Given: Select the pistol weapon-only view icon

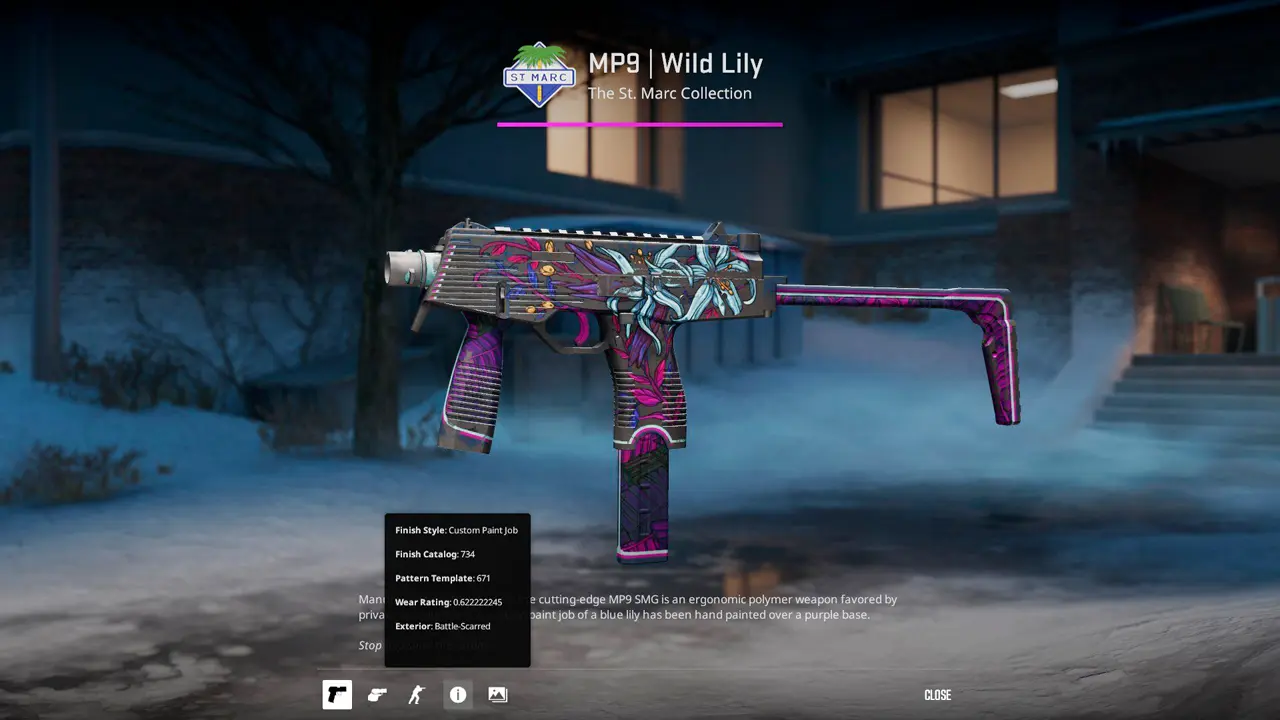Looking at the screenshot, I should point(337,694).
